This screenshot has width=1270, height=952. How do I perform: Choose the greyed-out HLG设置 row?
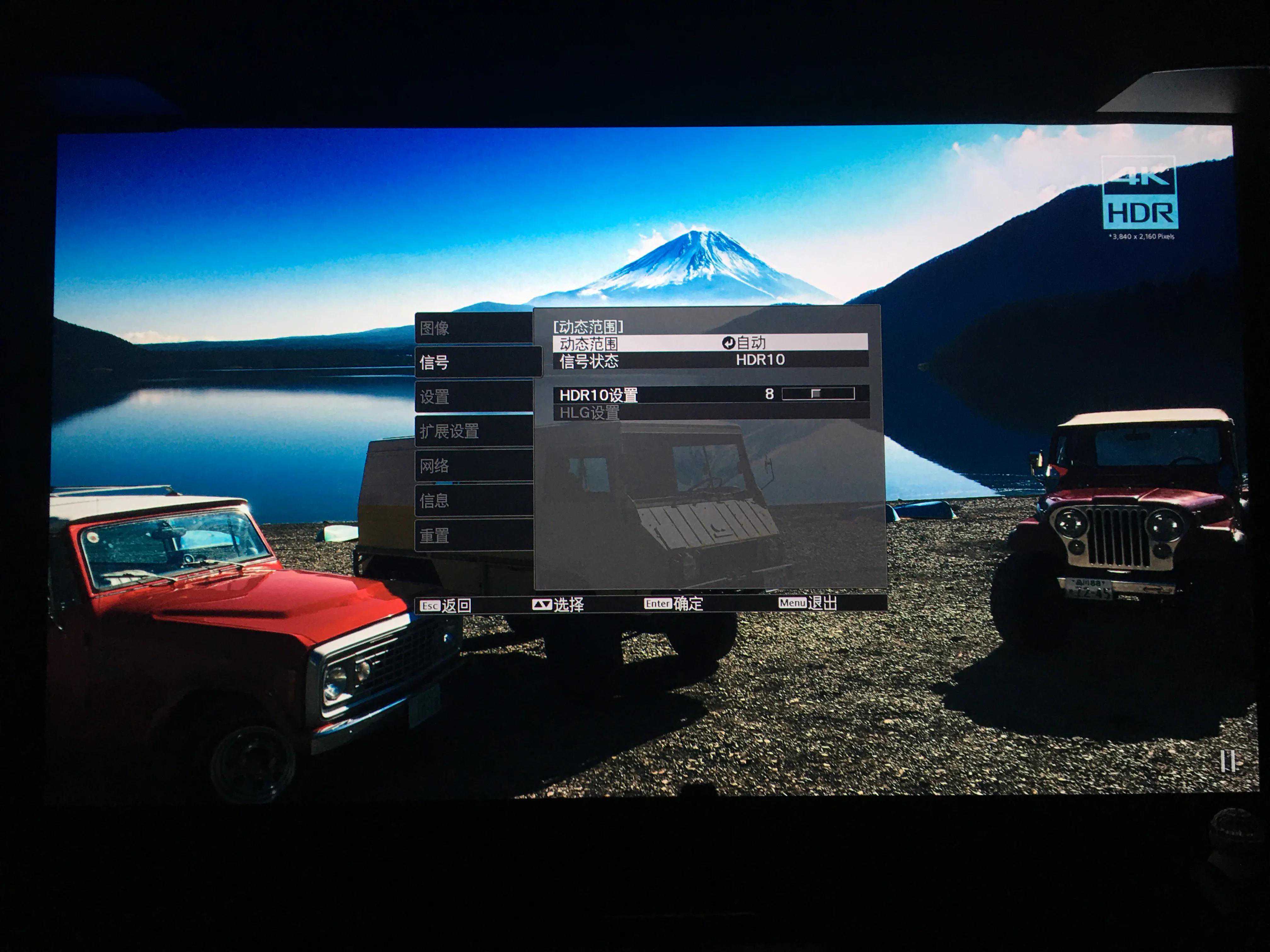[710, 412]
